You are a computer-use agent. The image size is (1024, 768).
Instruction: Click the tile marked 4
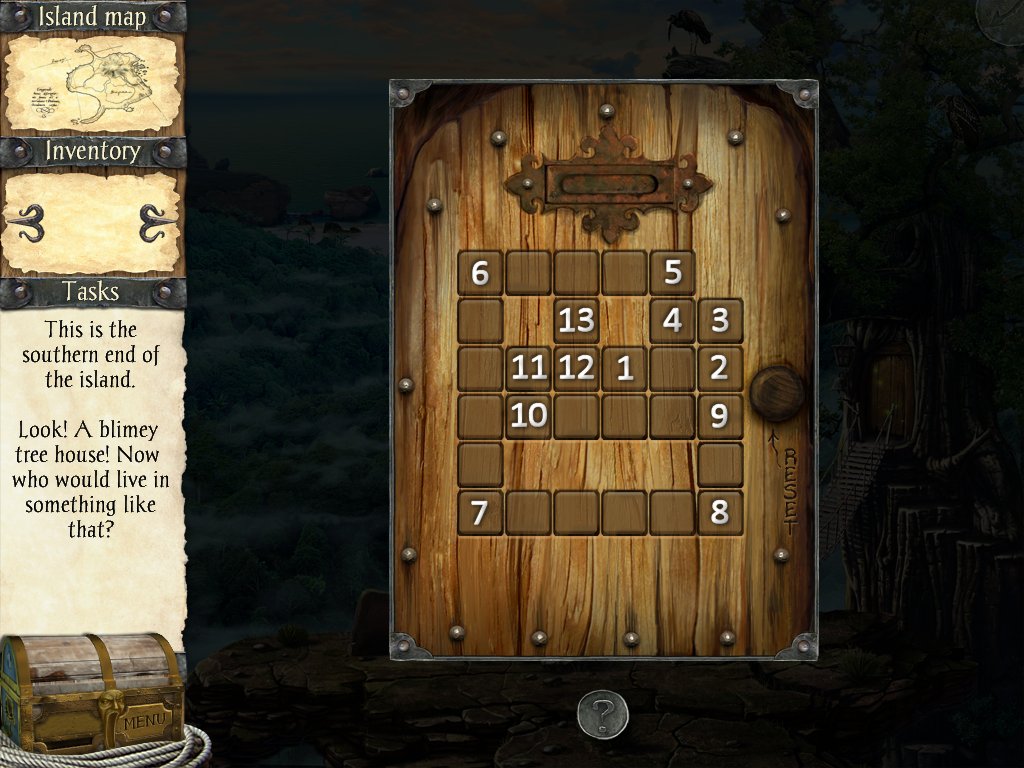tap(672, 320)
